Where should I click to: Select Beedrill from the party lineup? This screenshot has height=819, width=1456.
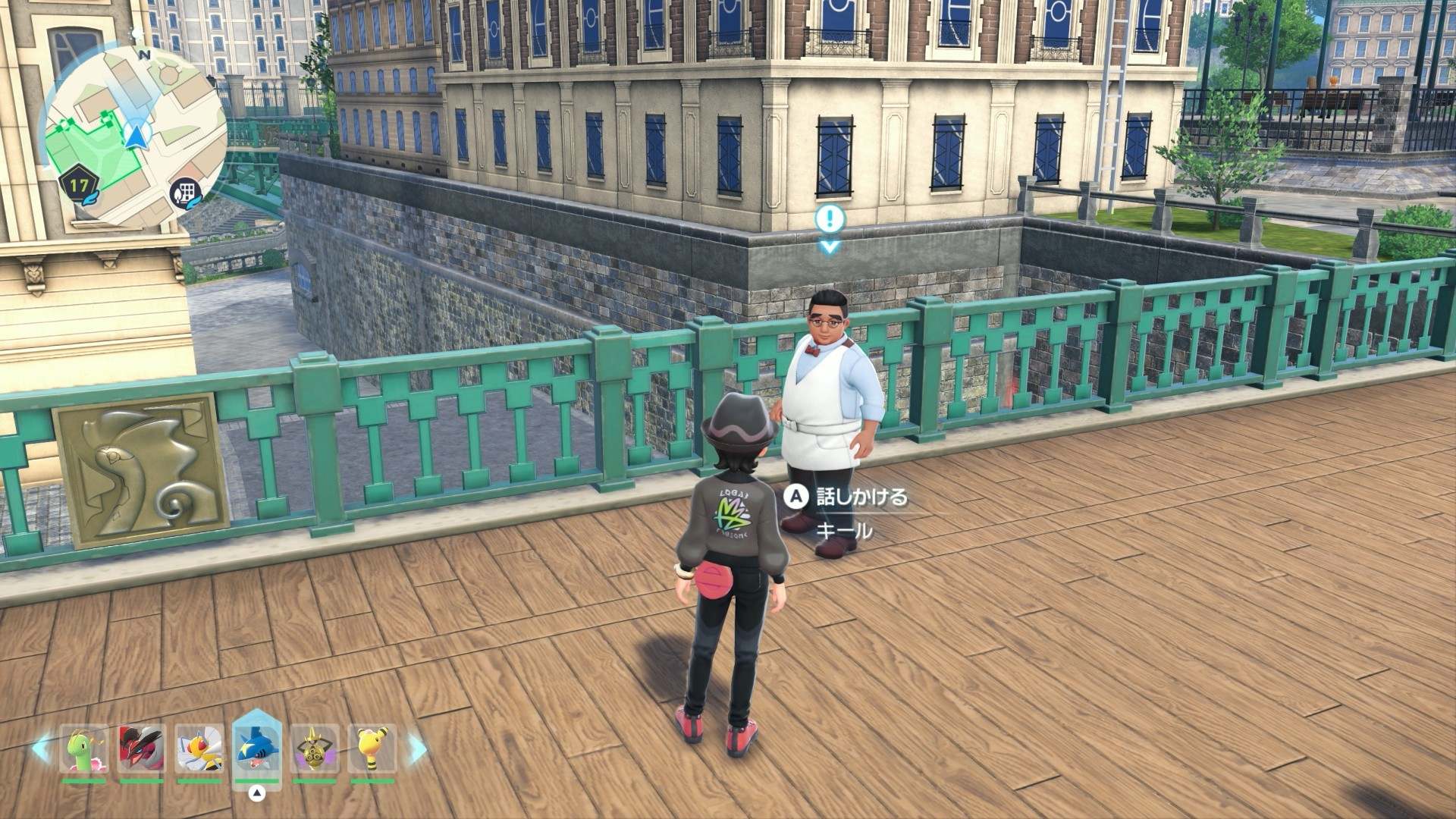coord(199,750)
